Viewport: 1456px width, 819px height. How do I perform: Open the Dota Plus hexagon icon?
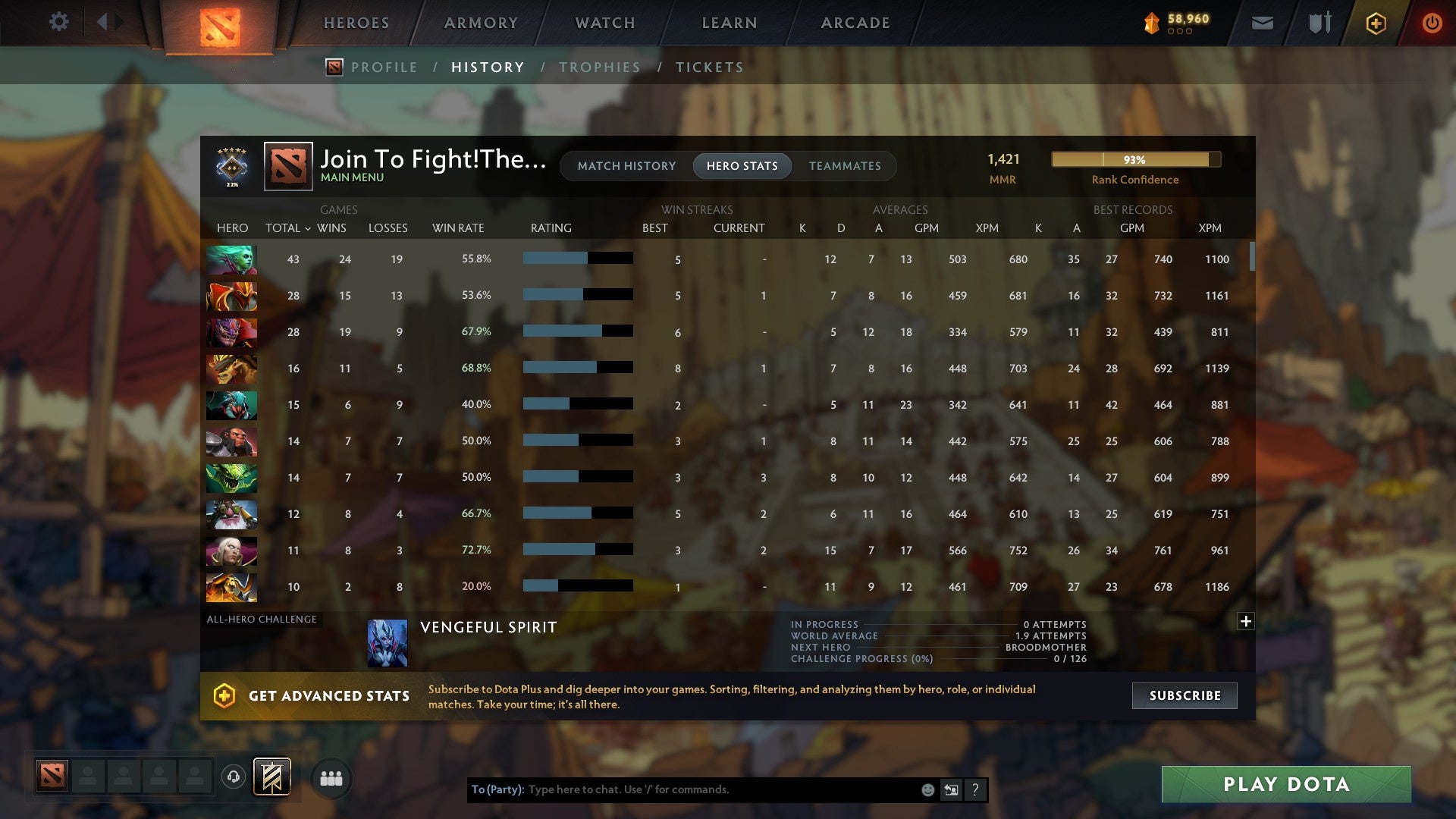1375,23
